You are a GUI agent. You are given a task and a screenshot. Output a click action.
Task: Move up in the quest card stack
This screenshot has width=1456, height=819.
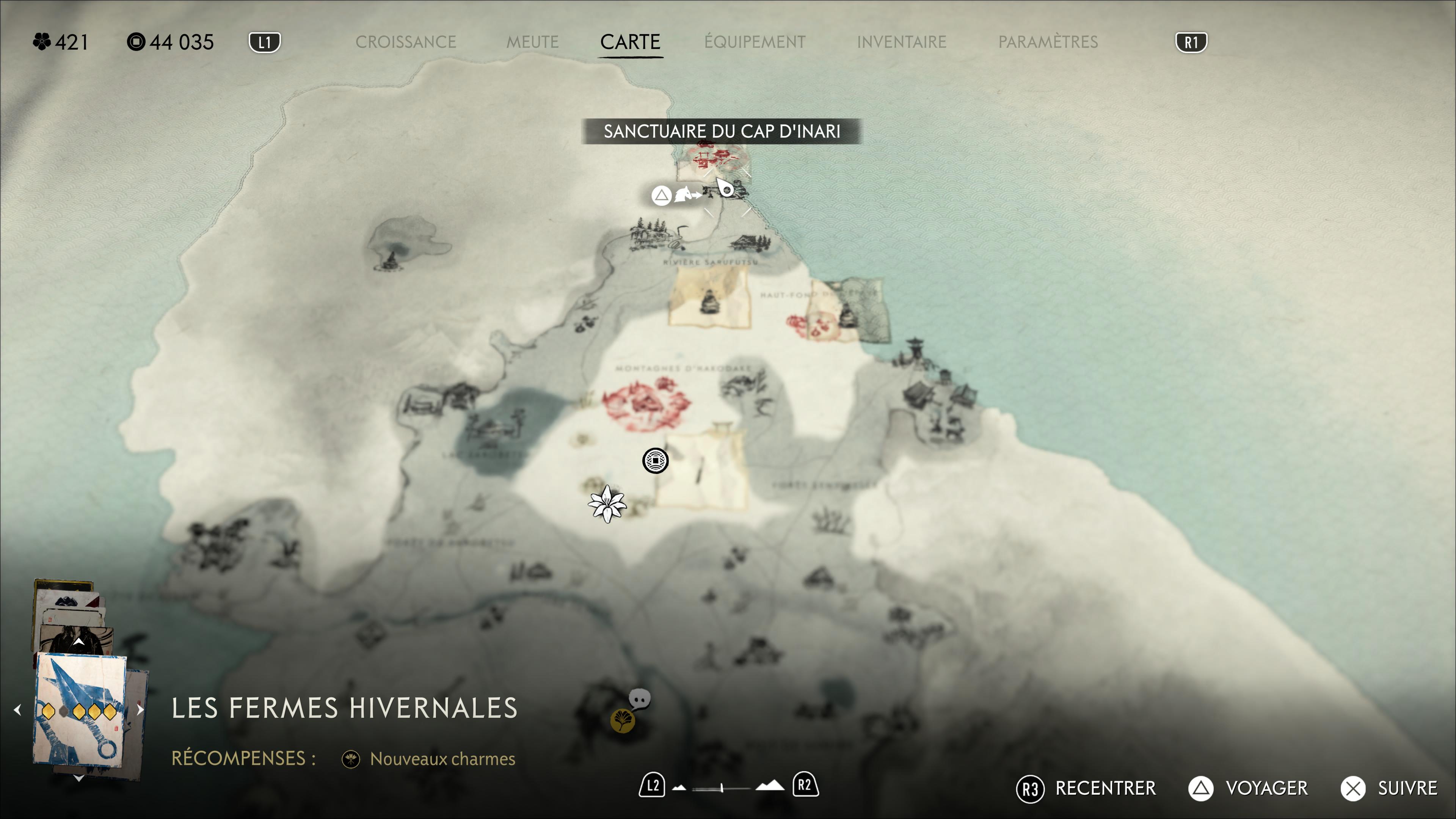coord(78,642)
